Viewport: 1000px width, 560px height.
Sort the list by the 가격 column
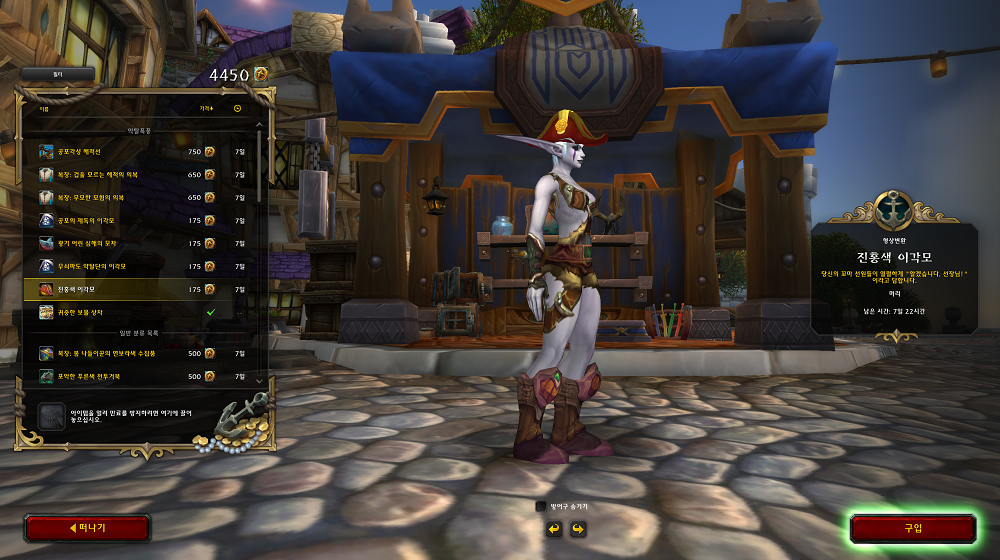[206, 108]
